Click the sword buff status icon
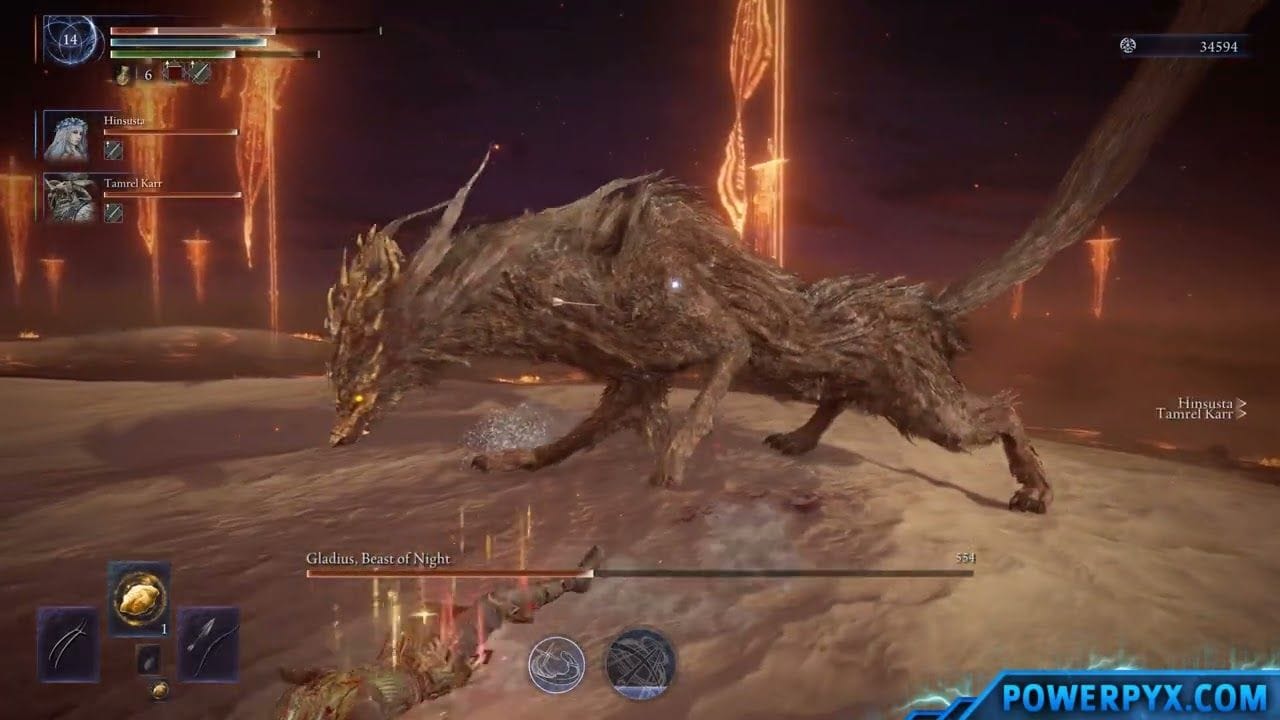The width and height of the screenshot is (1280, 720). (x=200, y=74)
